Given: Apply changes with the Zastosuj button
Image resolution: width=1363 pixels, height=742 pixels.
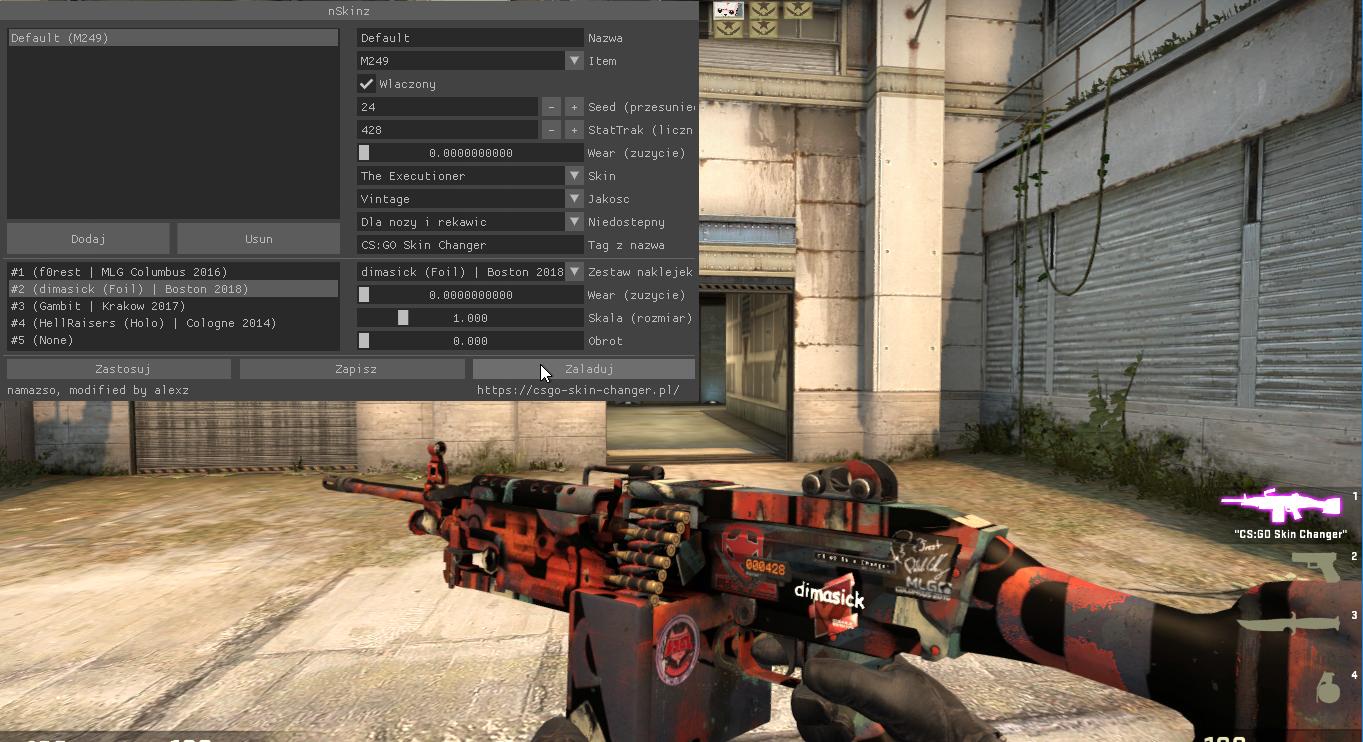Looking at the screenshot, I should click(x=119, y=369).
